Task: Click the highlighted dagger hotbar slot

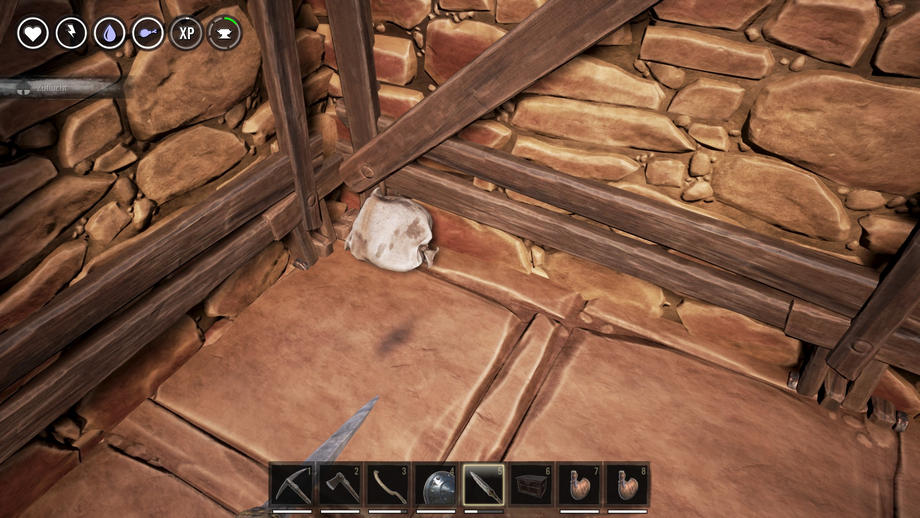Action: coord(483,485)
